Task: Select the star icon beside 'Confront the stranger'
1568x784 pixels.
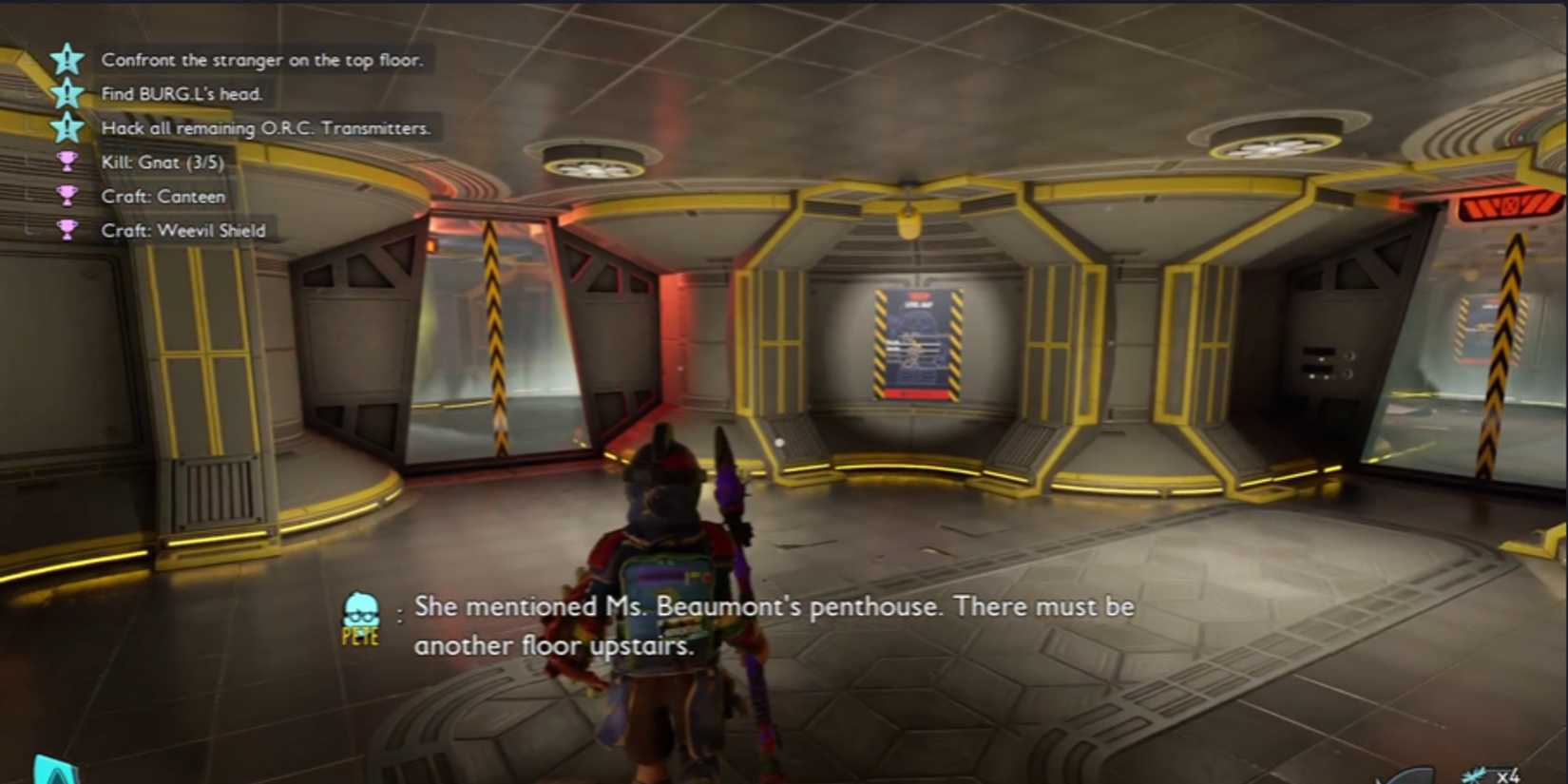Action: [x=67, y=61]
